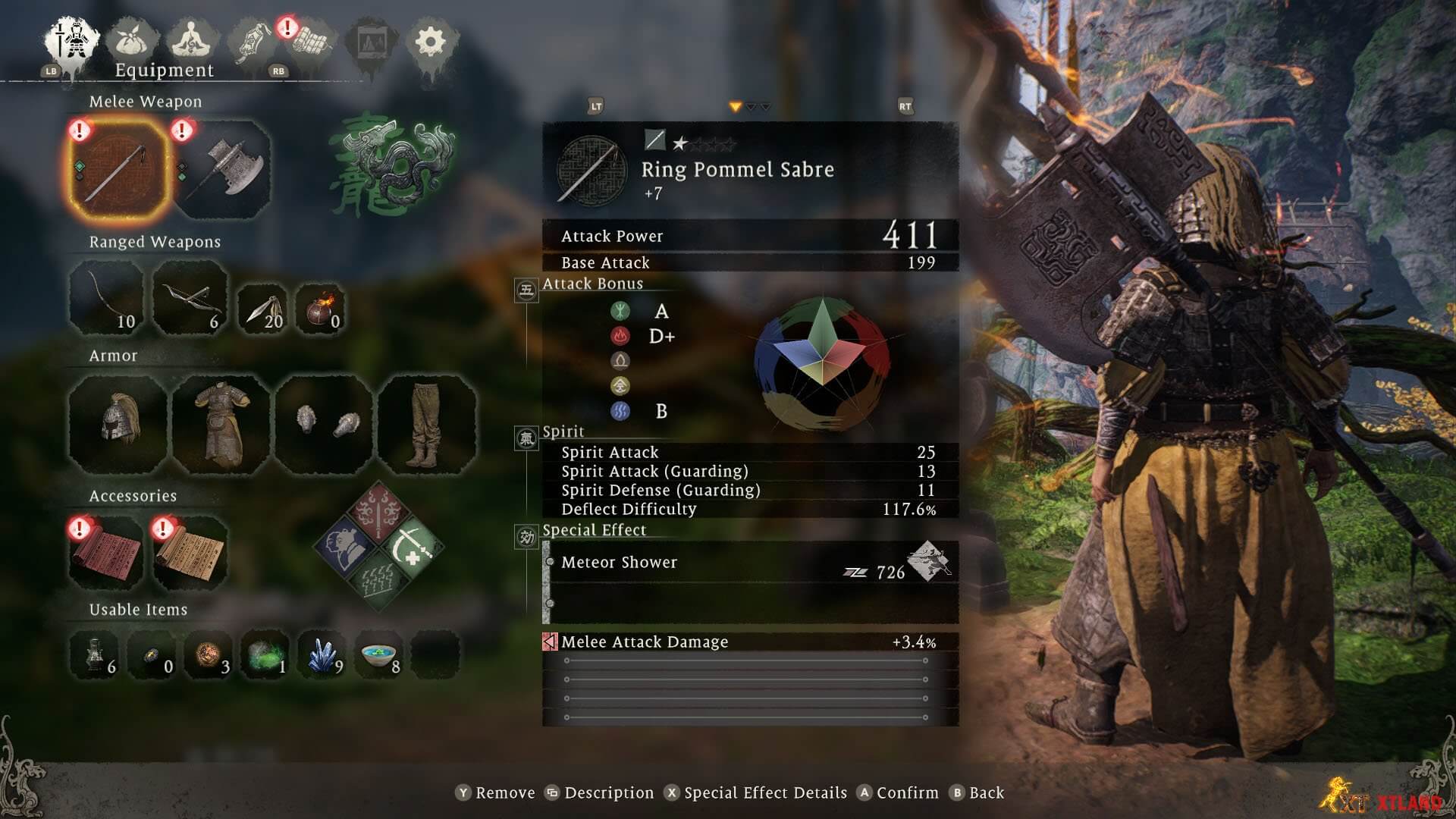Viewport: 1456px width, 819px height.
Task: Open the gear settings tab
Action: coord(431,41)
